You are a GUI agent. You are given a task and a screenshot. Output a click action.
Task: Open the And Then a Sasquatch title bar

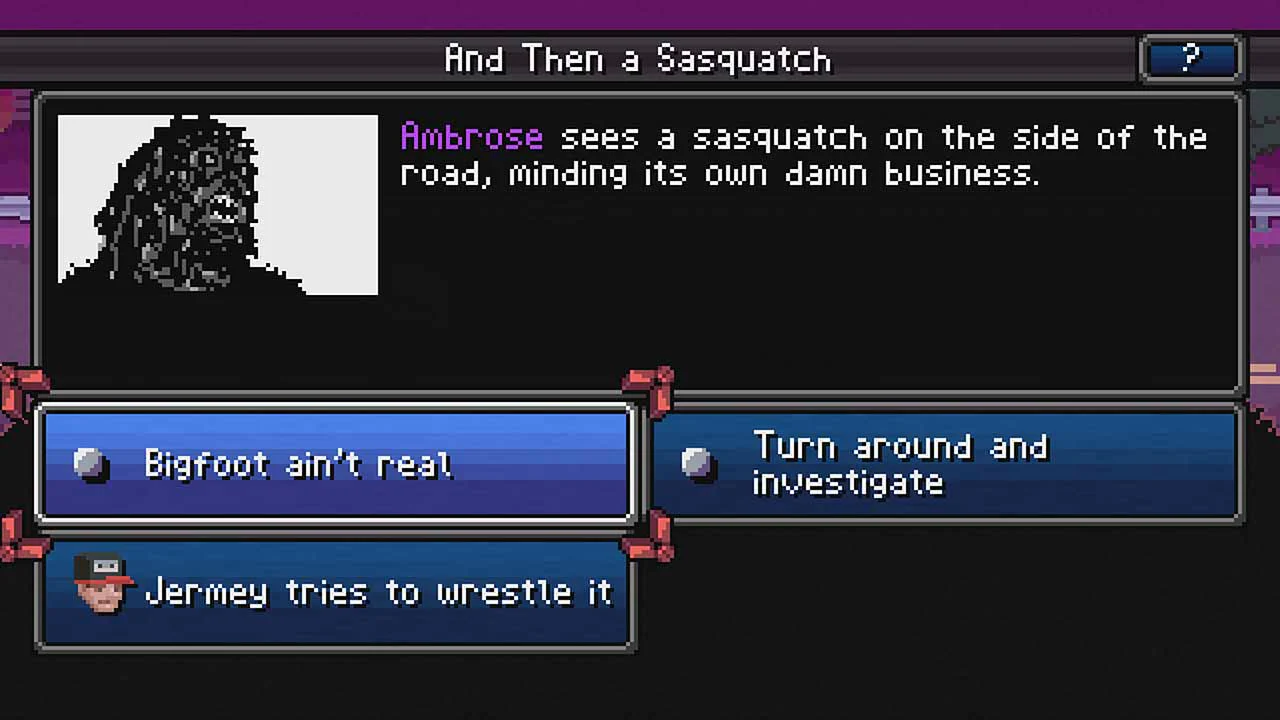[x=638, y=58]
